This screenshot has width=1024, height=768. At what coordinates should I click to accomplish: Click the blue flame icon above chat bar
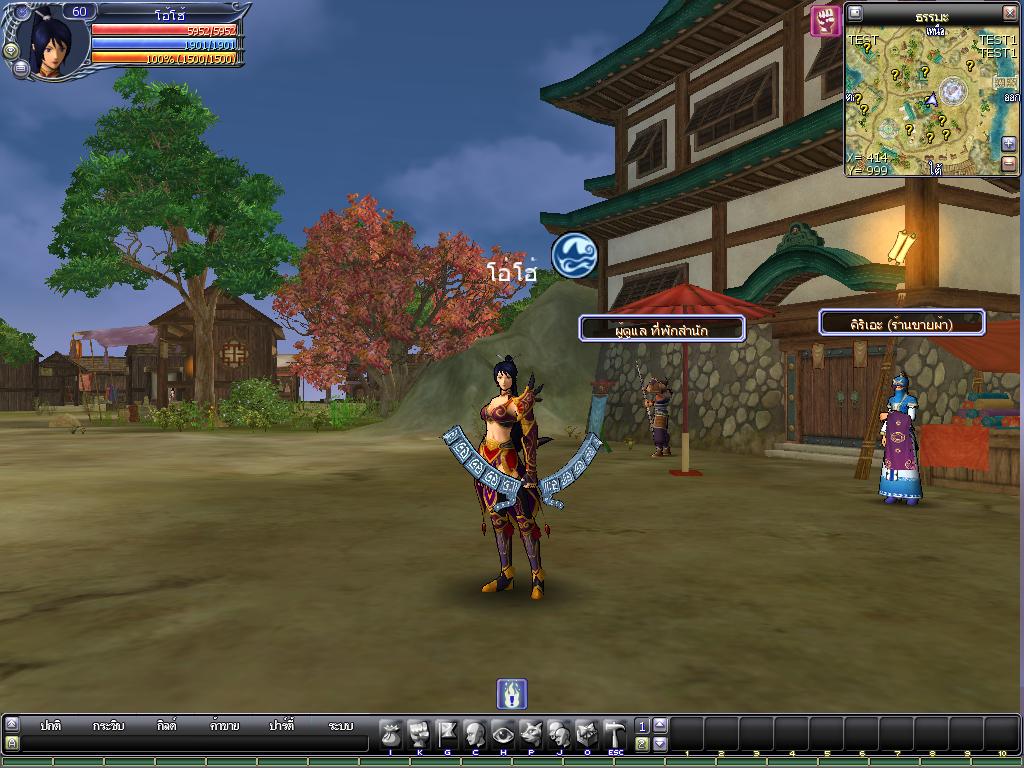pos(512,693)
